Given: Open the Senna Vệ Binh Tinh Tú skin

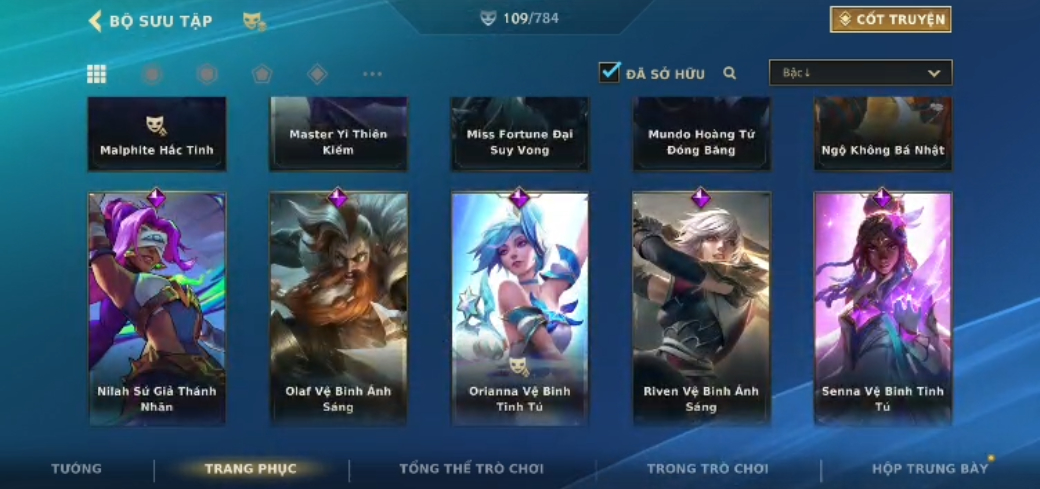Looking at the screenshot, I should point(883,307).
